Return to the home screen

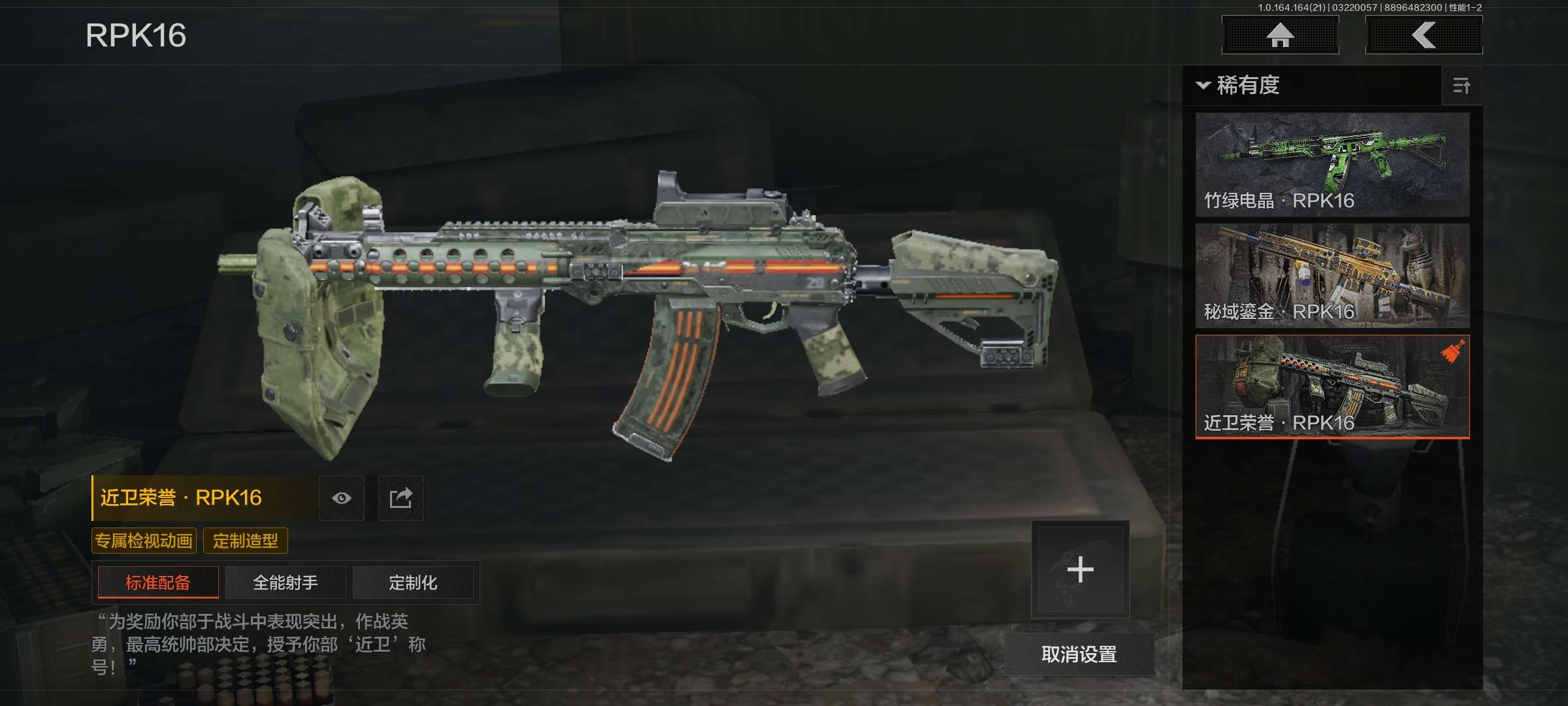click(x=1280, y=35)
